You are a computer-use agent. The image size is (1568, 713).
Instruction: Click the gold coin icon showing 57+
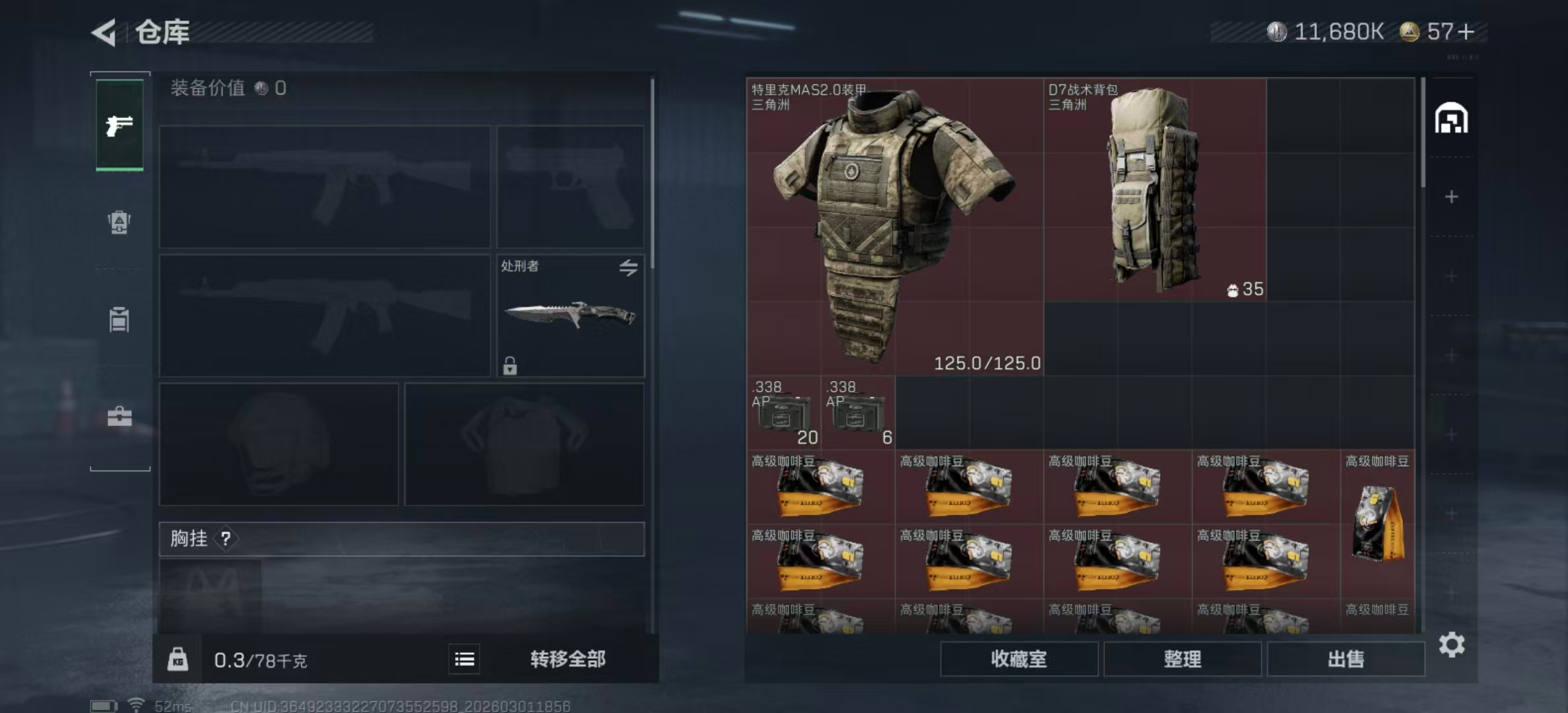[x=1409, y=31]
